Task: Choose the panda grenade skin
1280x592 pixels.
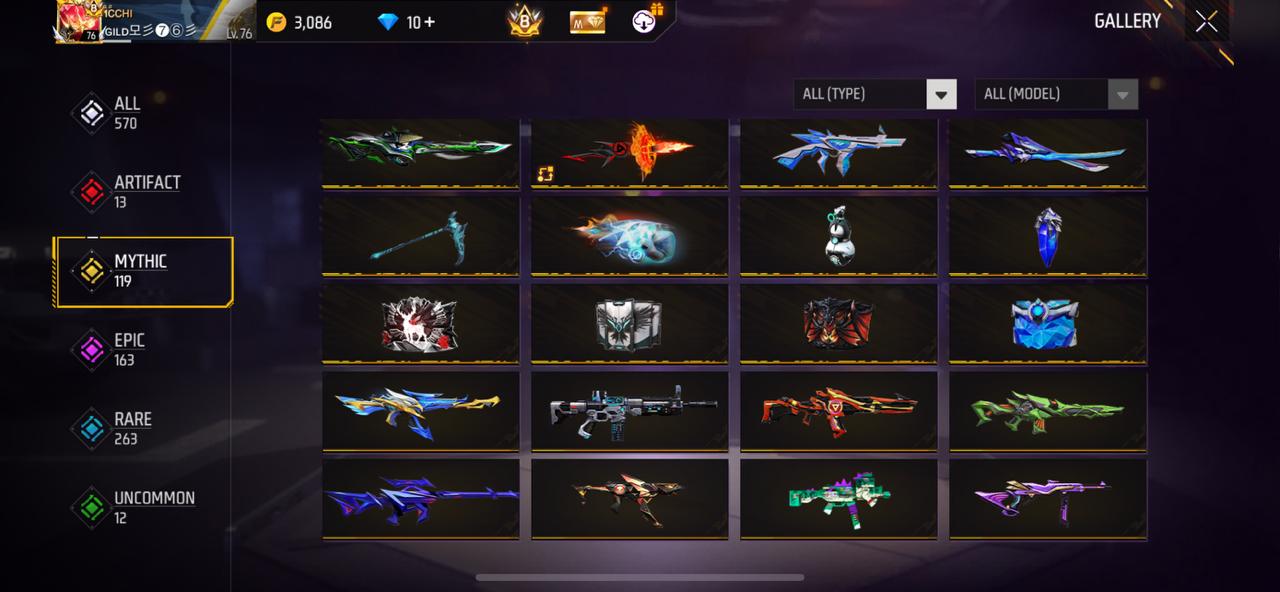Action: (839, 236)
